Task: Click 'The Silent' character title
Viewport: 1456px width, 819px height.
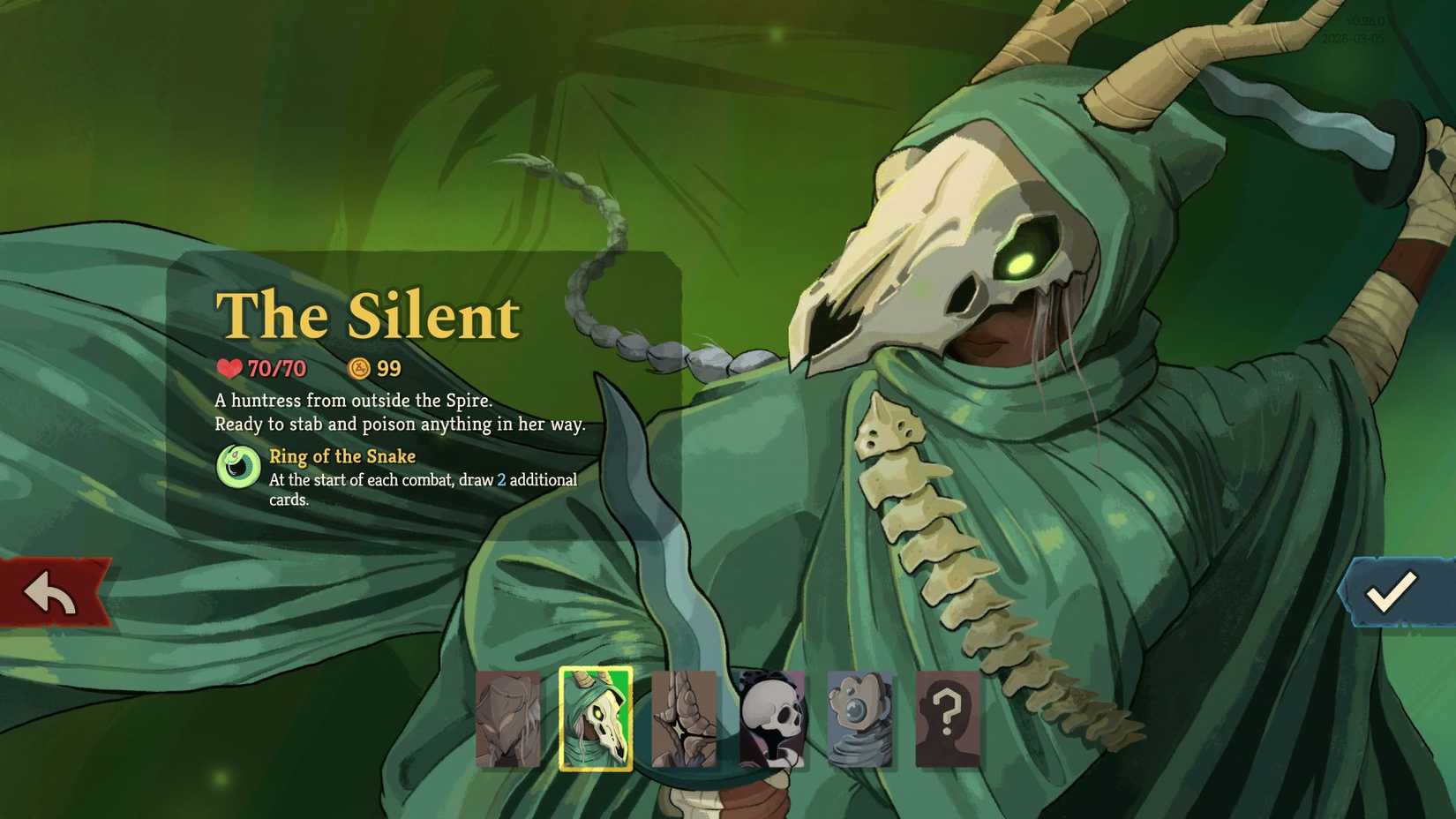Action: (x=367, y=316)
